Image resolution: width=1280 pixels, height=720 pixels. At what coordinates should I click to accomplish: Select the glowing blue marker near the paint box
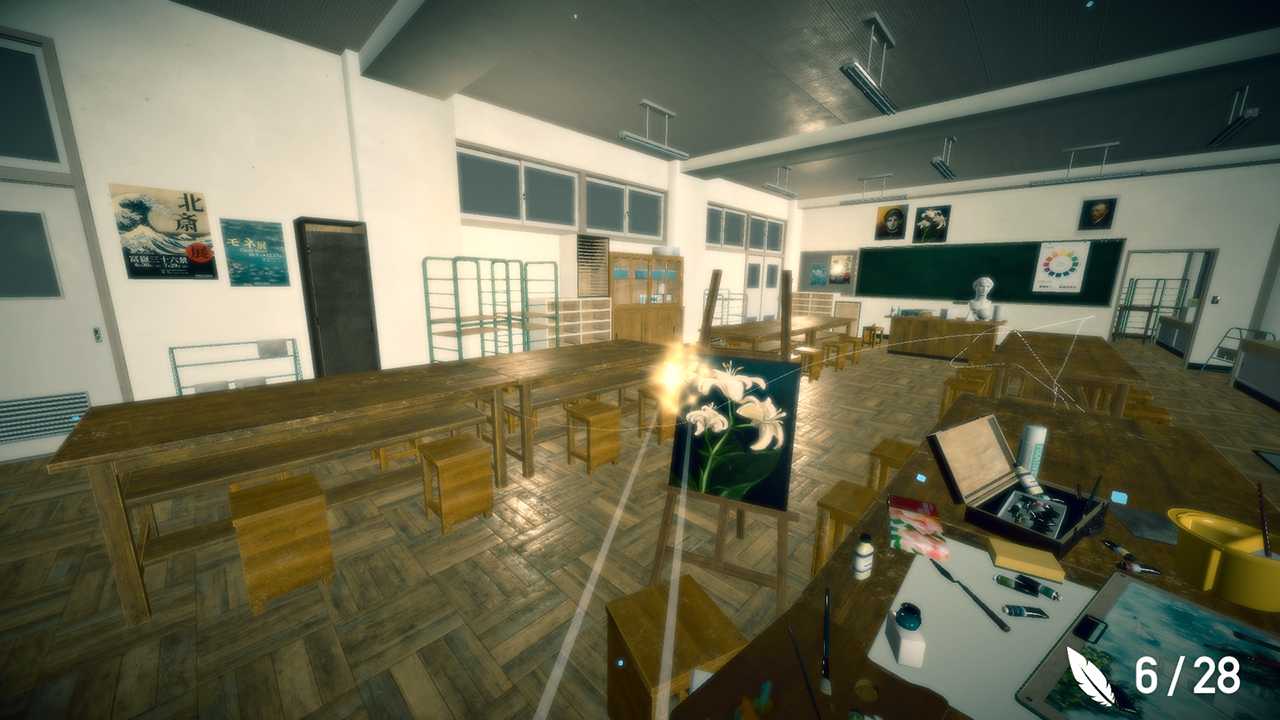[919, 476]
